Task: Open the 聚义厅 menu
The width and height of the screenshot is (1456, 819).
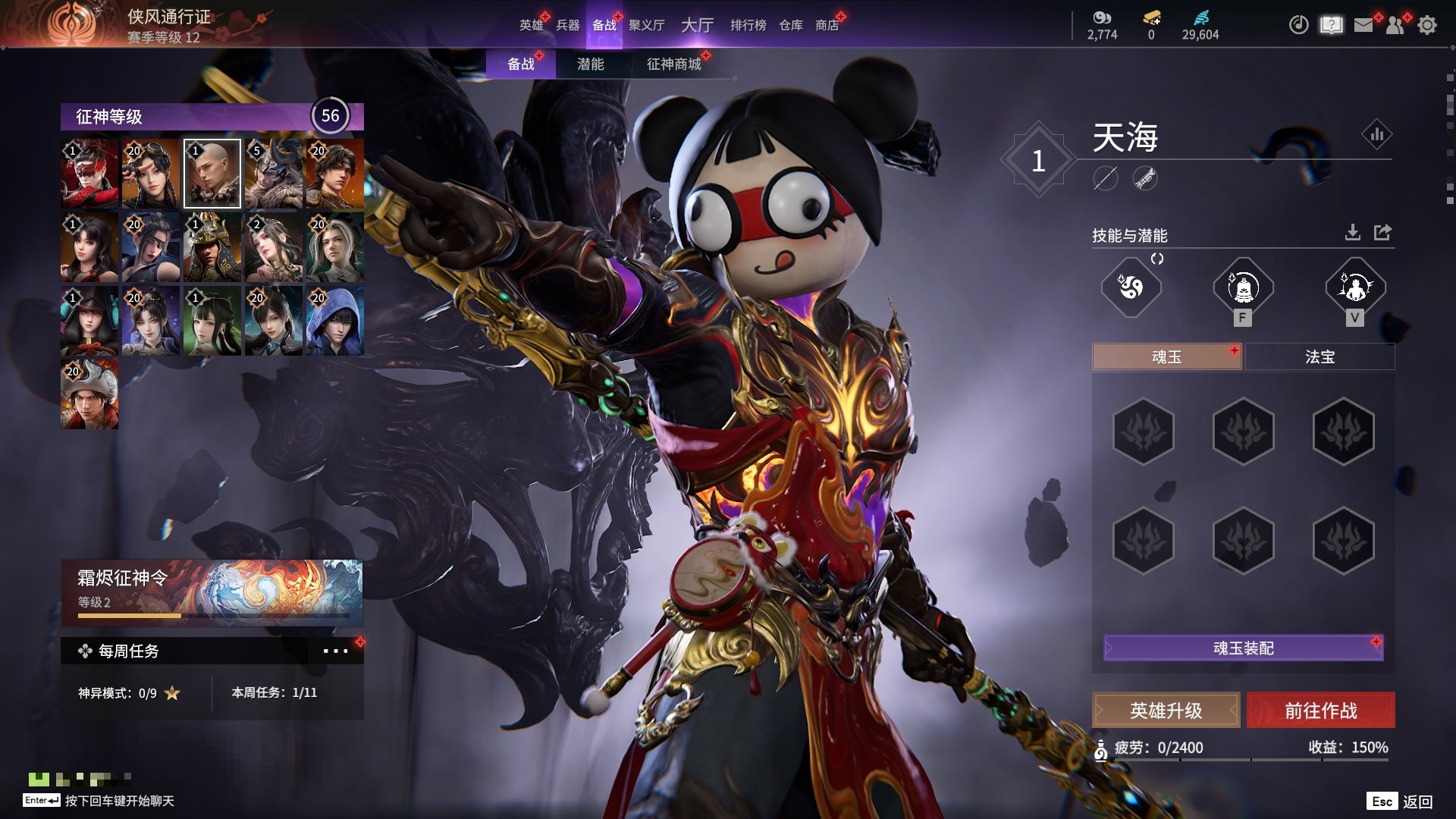Action: click(x=646, y=25)
